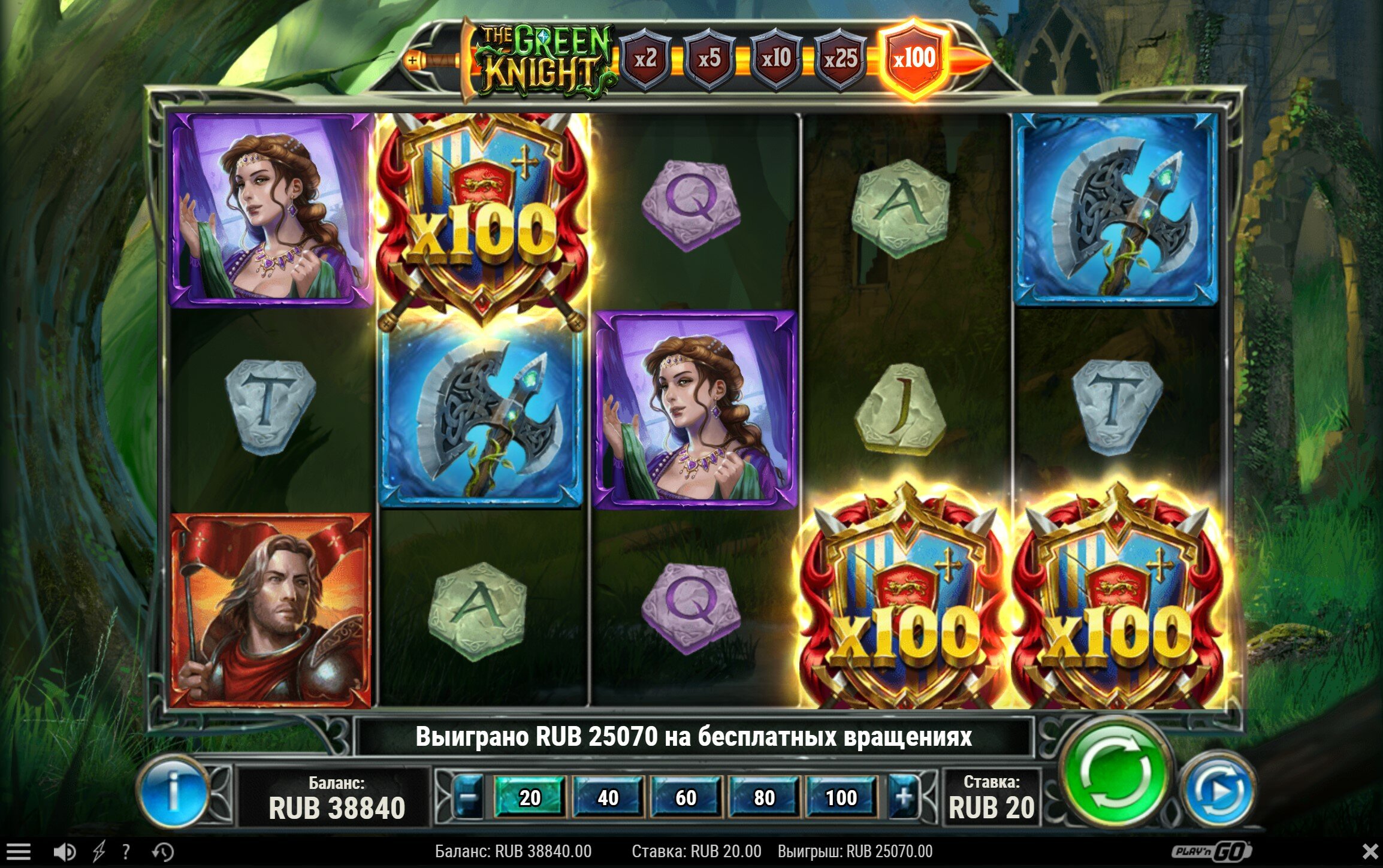The image size is (1383, 868).
Task: Open the blue info paytable button
Action: pos(174,791)
